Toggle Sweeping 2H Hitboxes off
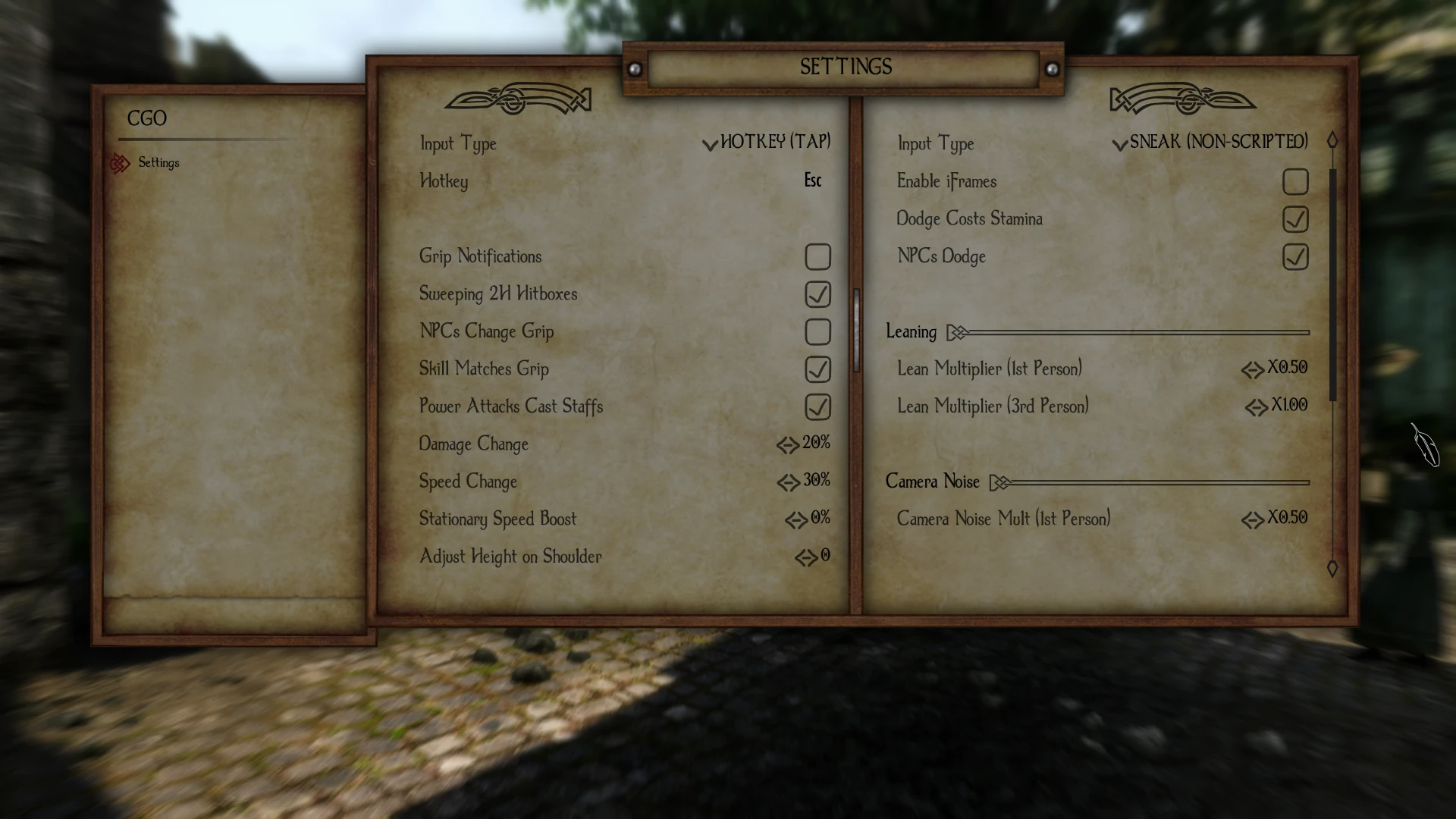The width and height of the screenshot is (1456, 819). point(817,294)
